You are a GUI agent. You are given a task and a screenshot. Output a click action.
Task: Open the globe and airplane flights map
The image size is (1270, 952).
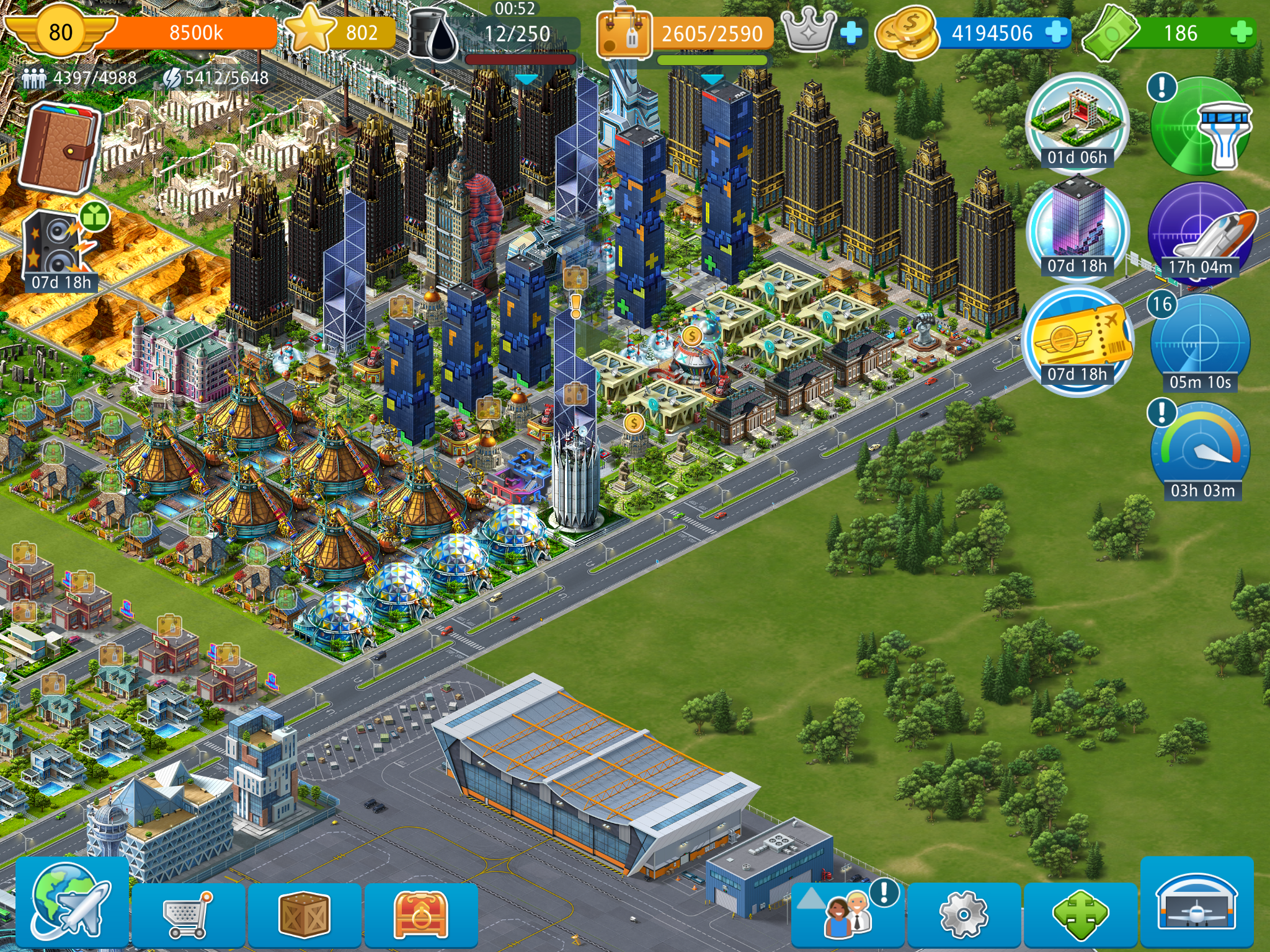[71, 904]
